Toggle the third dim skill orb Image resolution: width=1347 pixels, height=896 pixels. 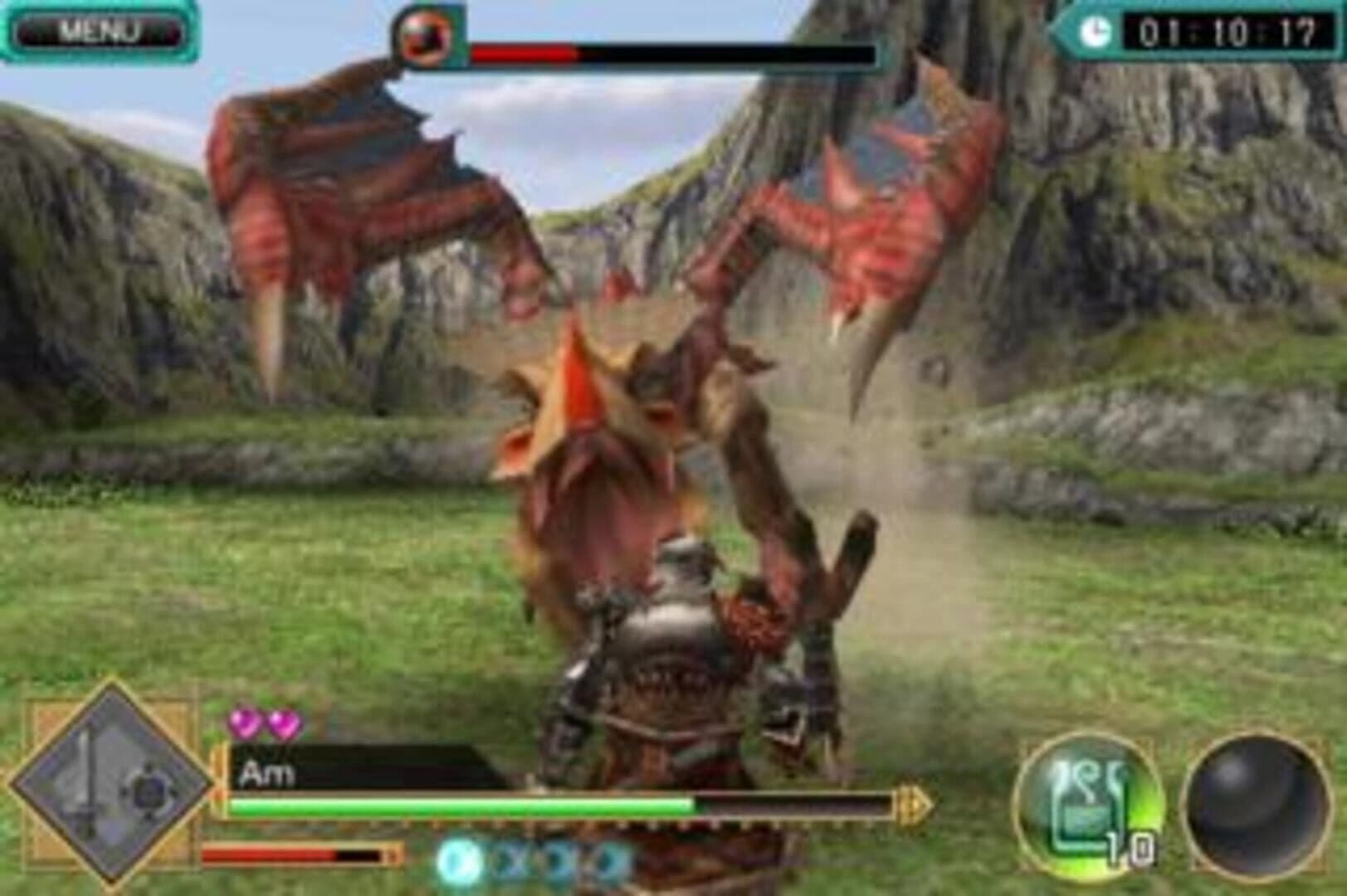pos(601,861)
